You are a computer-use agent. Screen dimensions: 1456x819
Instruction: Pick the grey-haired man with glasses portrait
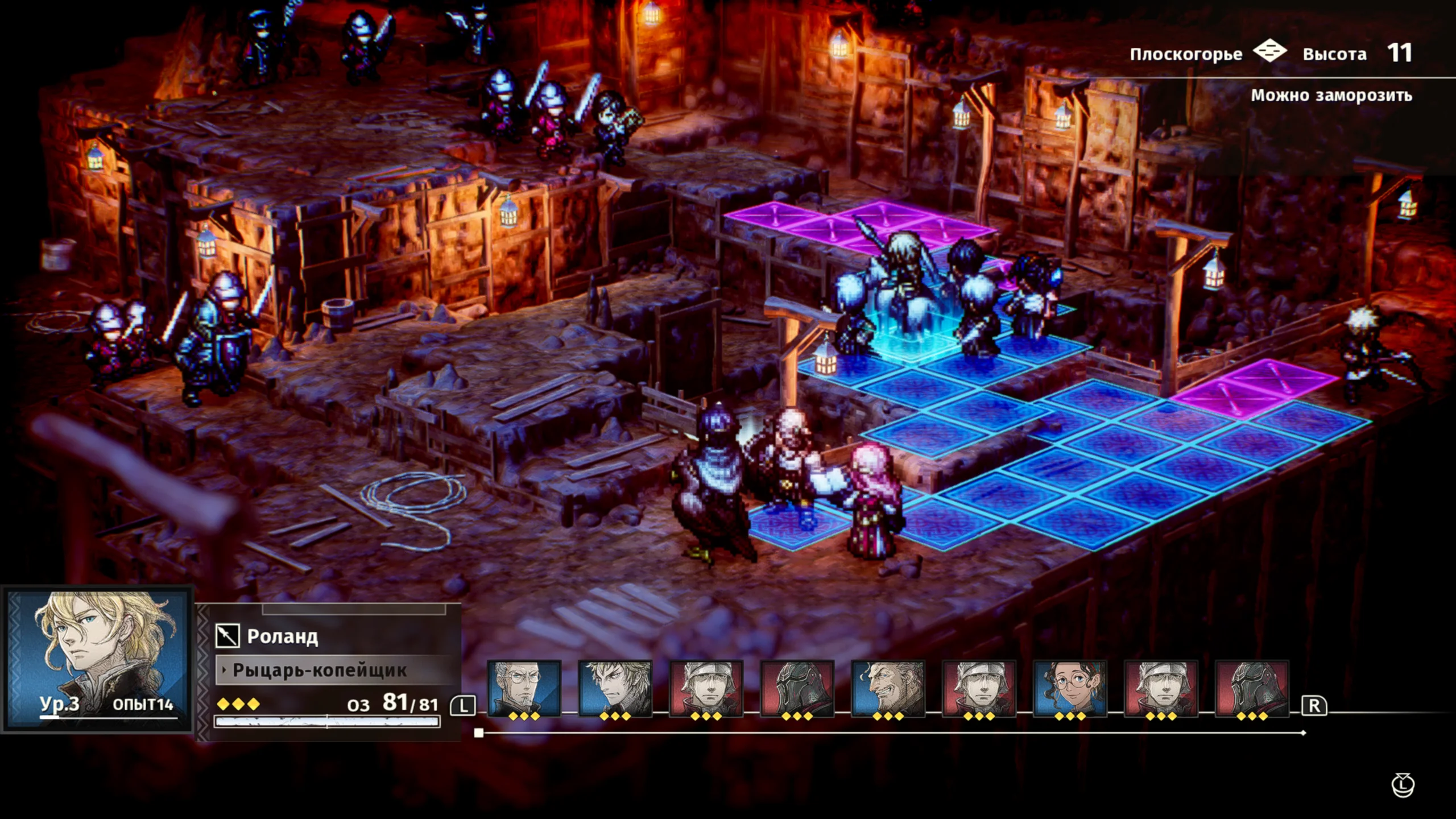tap(524, 688)
